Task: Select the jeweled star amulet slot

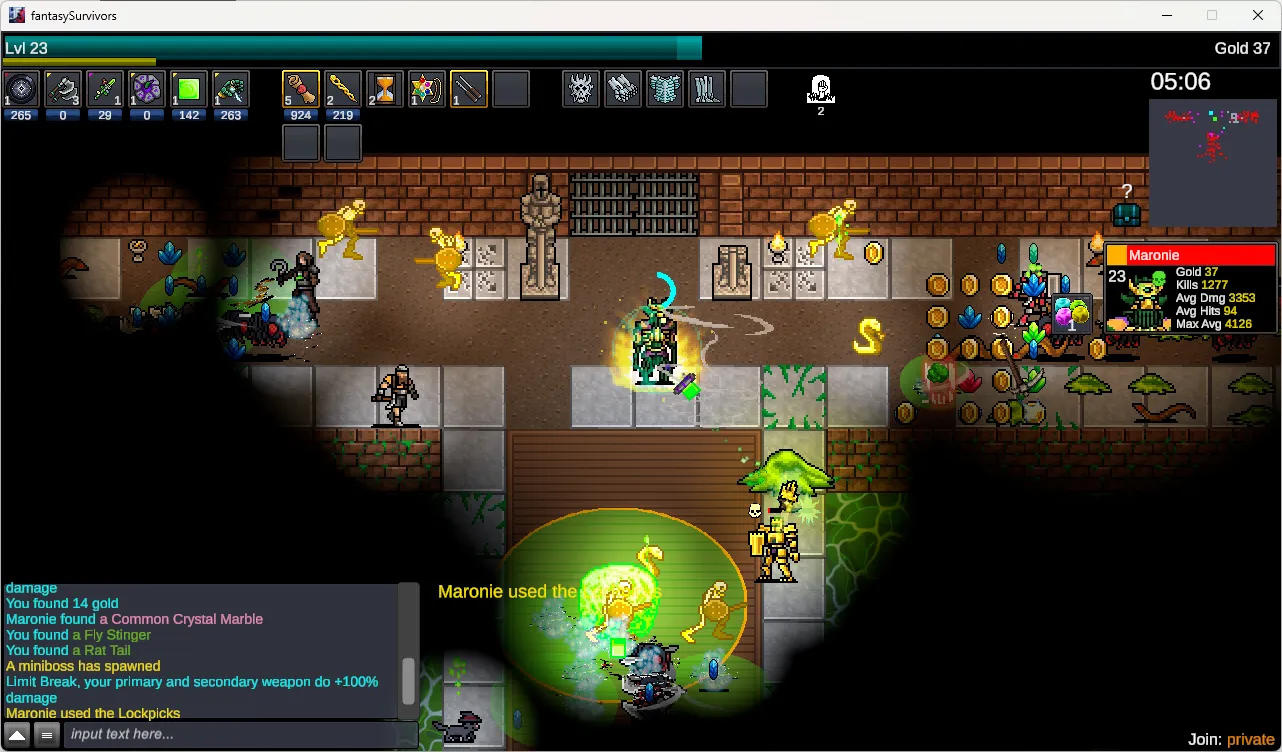Action: tap(426, 89)
